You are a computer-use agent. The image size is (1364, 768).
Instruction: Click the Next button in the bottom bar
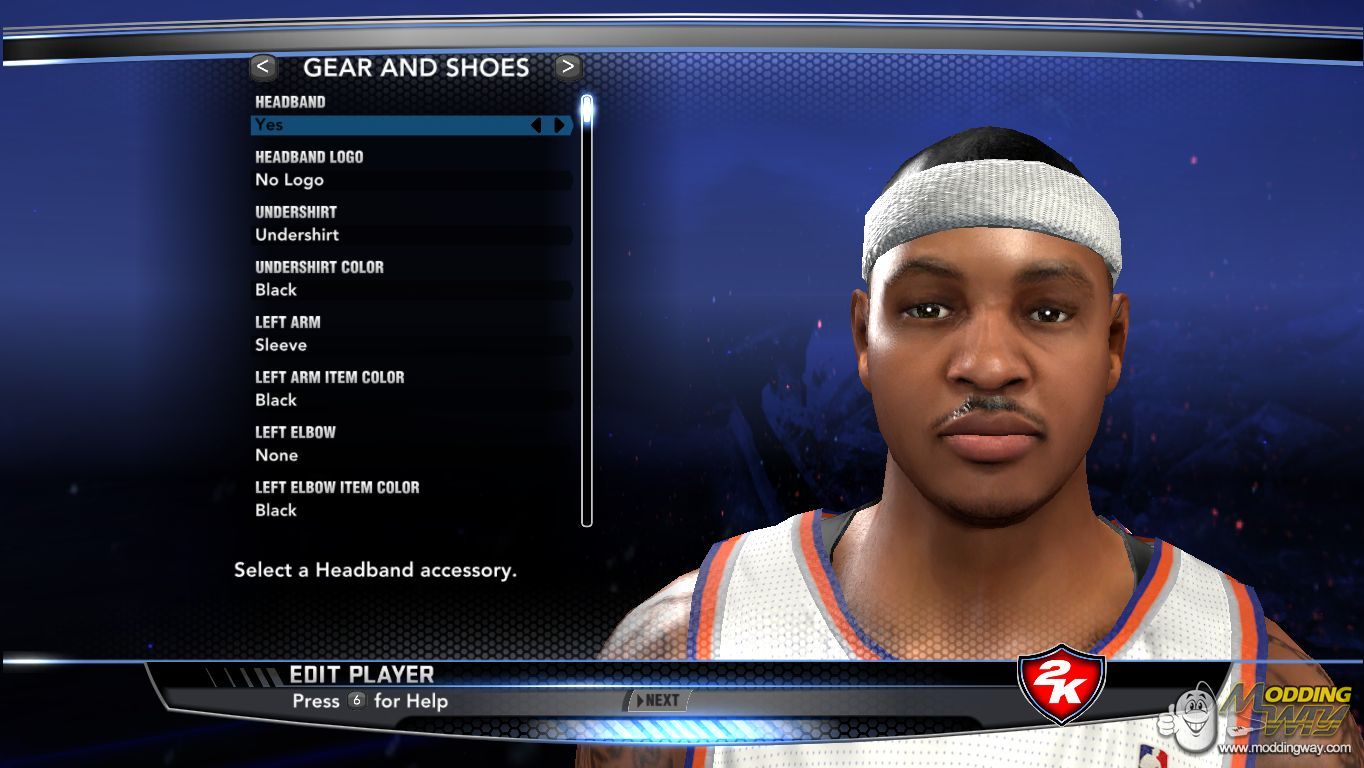(x=655, y=701)
